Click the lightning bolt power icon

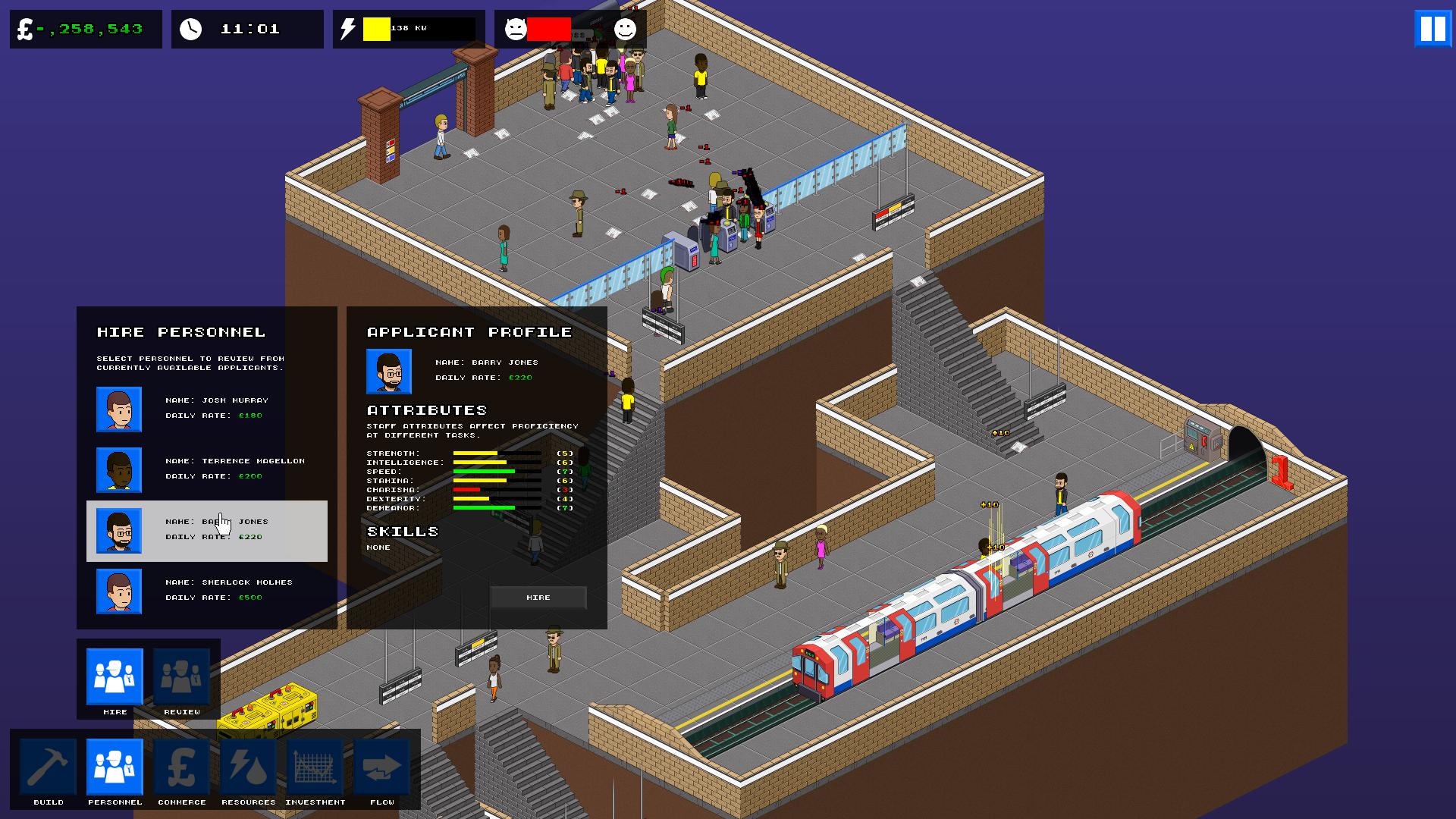pyautogui.click(x=350, y=29)
